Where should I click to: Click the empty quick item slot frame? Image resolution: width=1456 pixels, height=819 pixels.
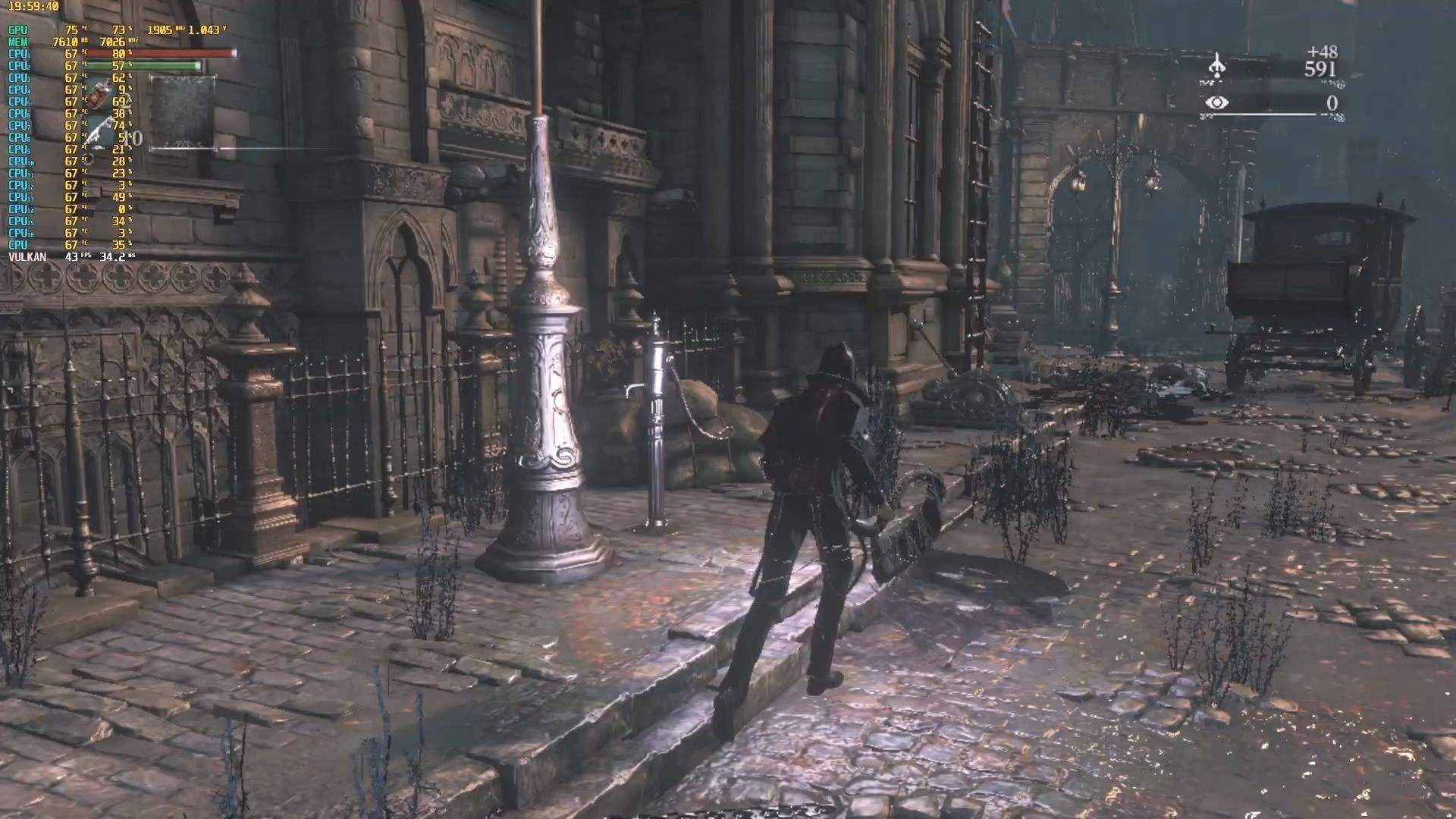click(x=182, y=112)
